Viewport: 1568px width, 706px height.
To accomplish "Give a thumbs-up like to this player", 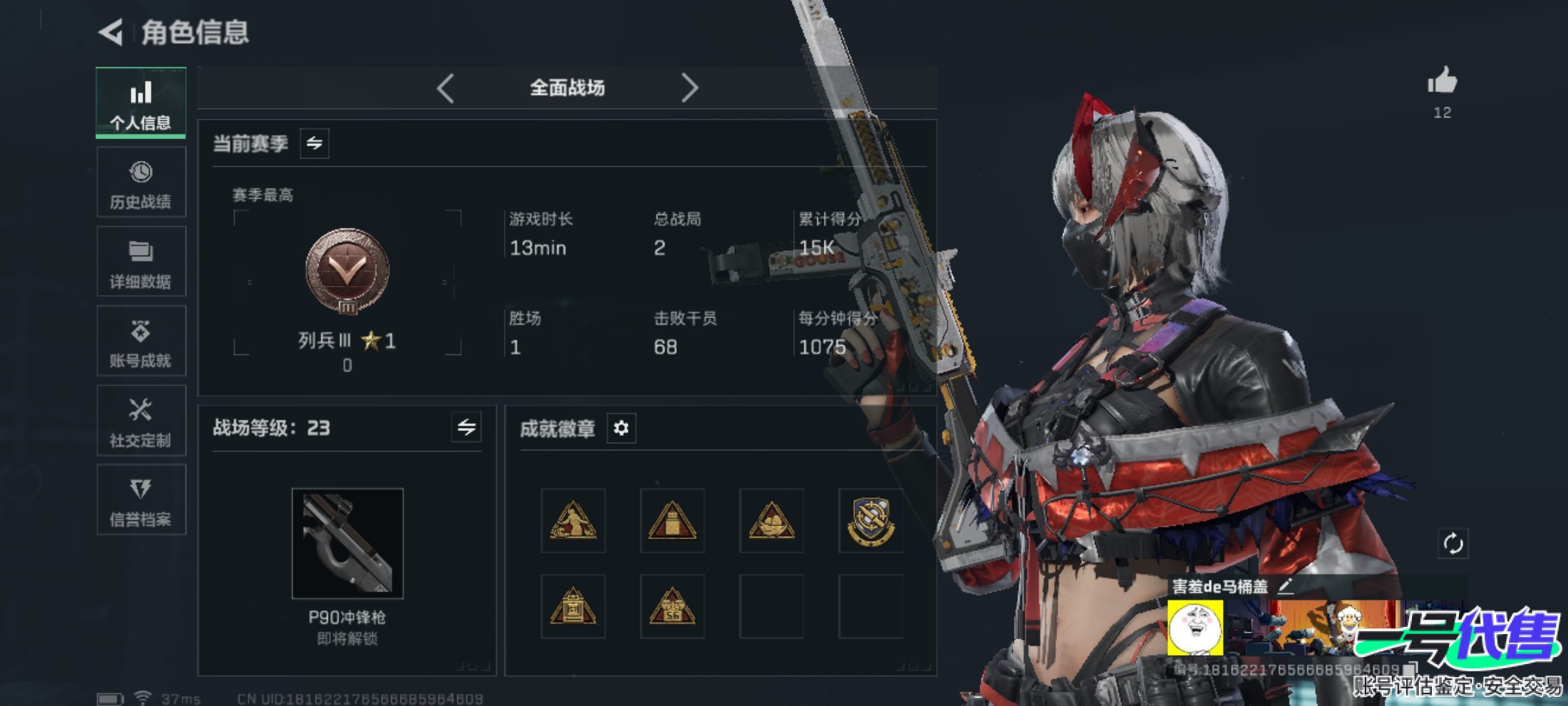I will 1442,82.
